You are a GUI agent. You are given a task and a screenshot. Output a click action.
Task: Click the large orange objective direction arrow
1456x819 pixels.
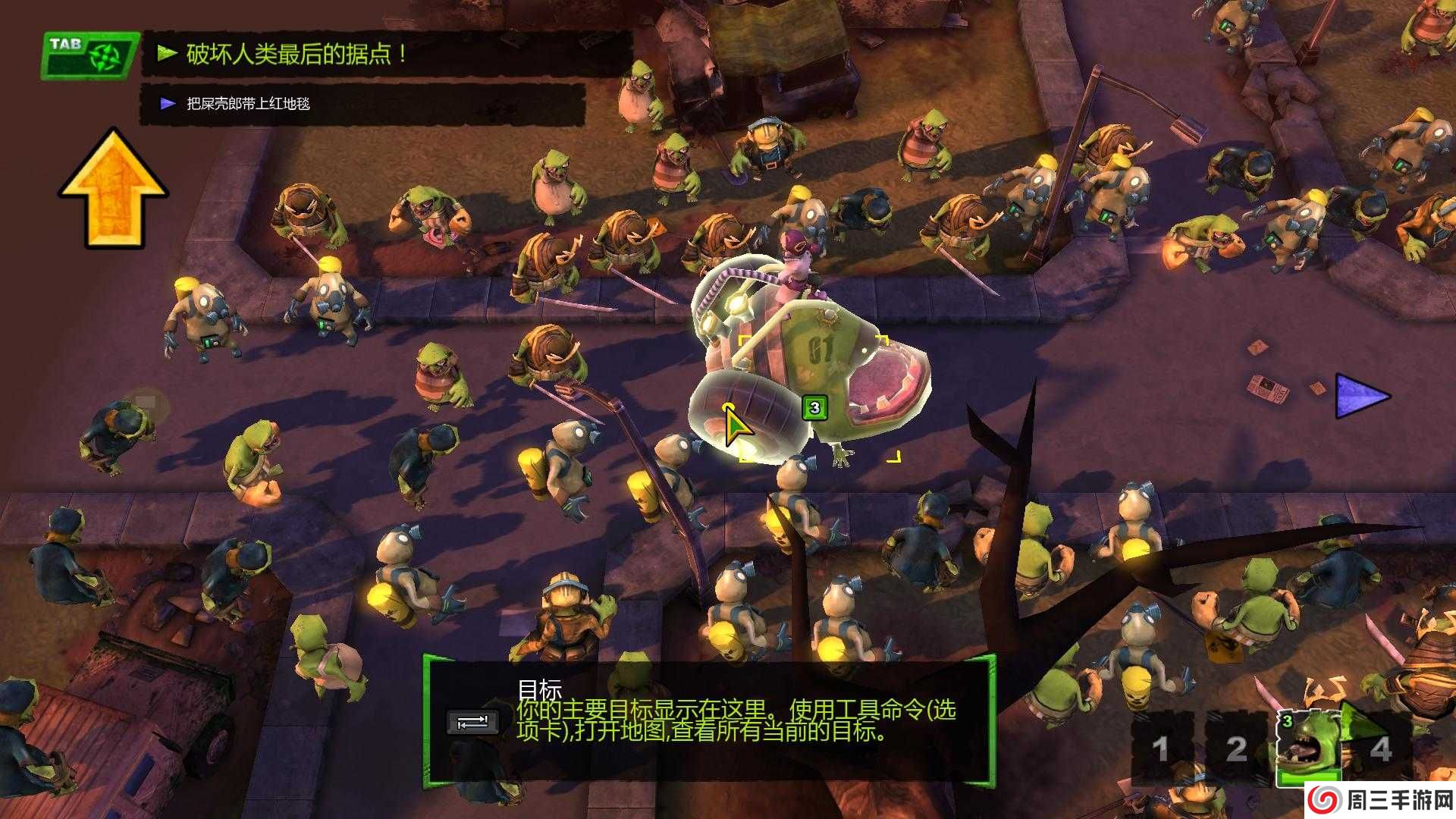(x=114, y=188)
